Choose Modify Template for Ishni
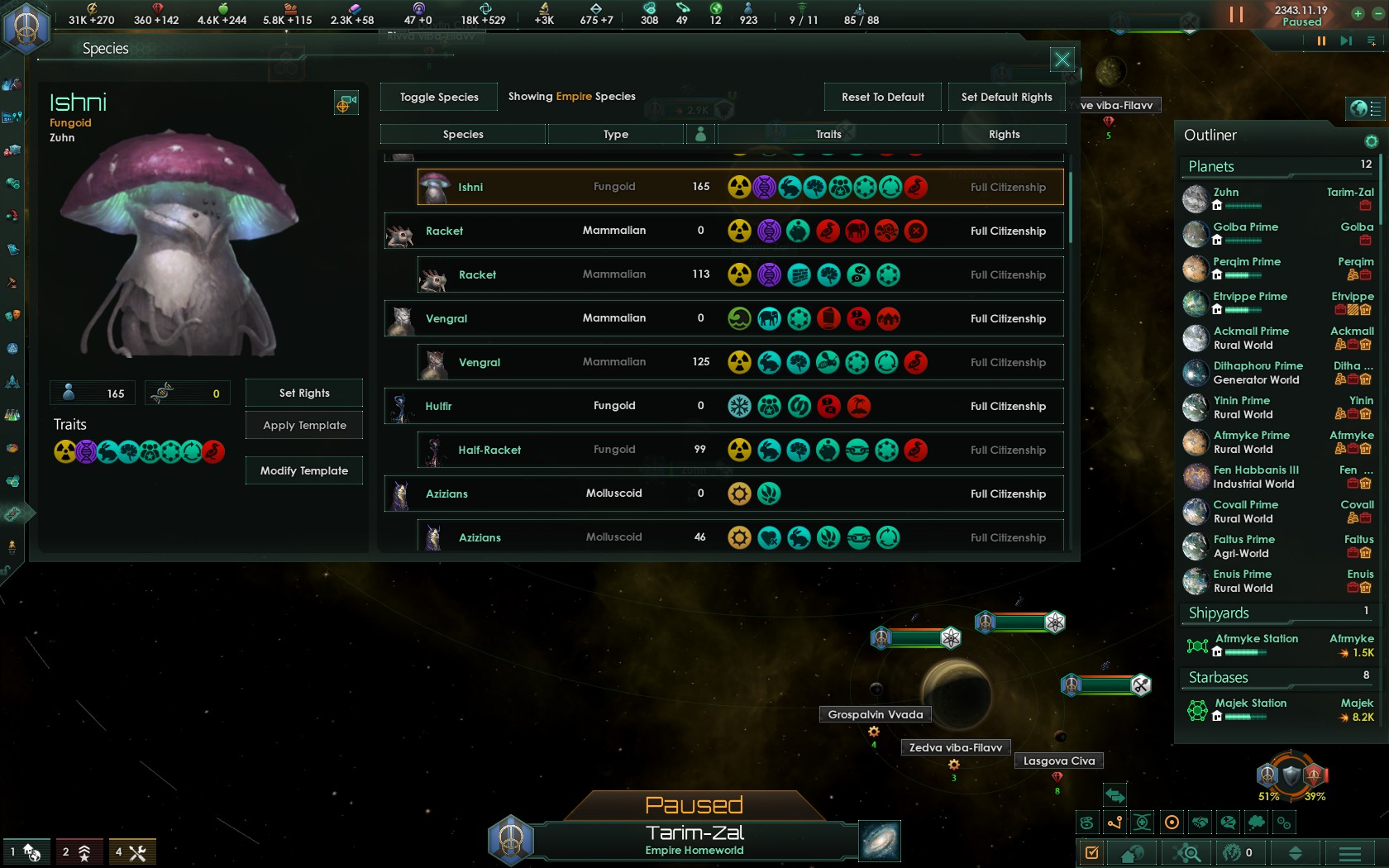Screen dimensions: 1389x868 coord(304,470)
